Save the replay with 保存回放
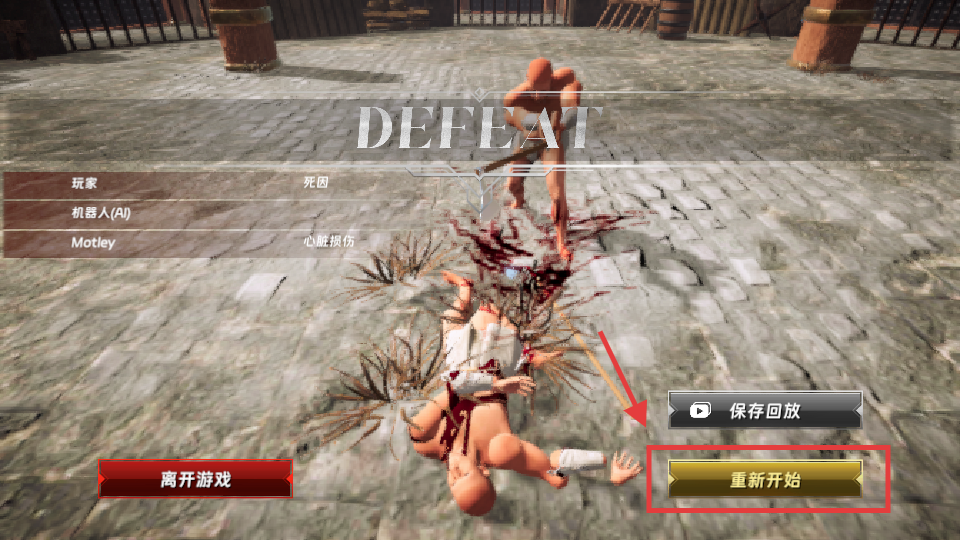The width and height of the screenshot is (960, 540). click(x=765, y=410)
